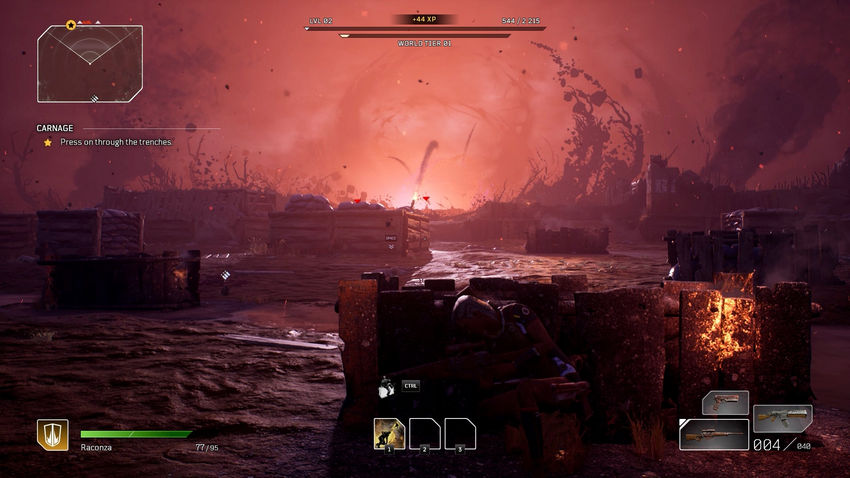This screenshot has width=850, height=478.
Task: Activate the skill in slot 1
Action: point(389,433)
